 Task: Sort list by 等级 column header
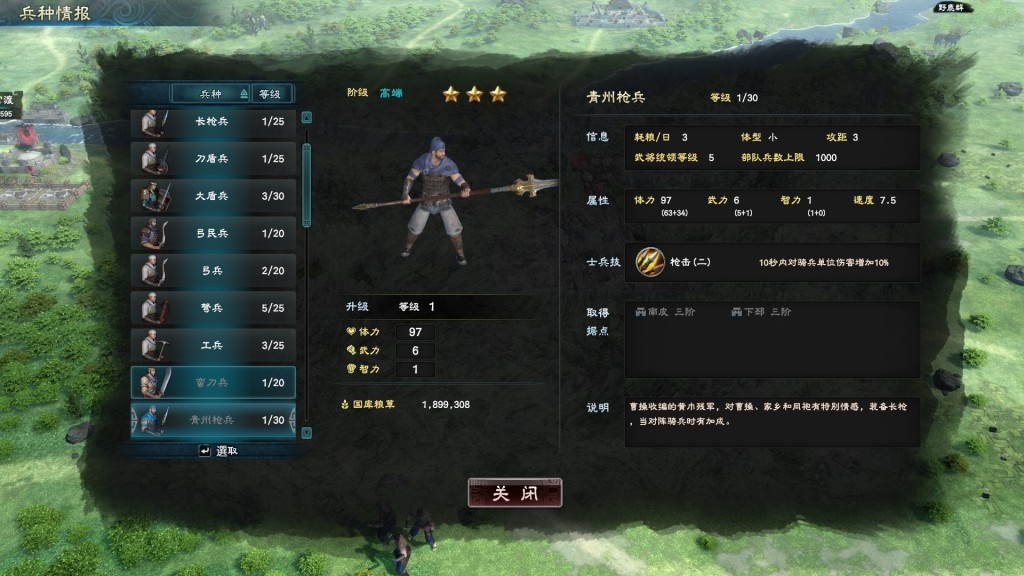(x=270, y=94)
